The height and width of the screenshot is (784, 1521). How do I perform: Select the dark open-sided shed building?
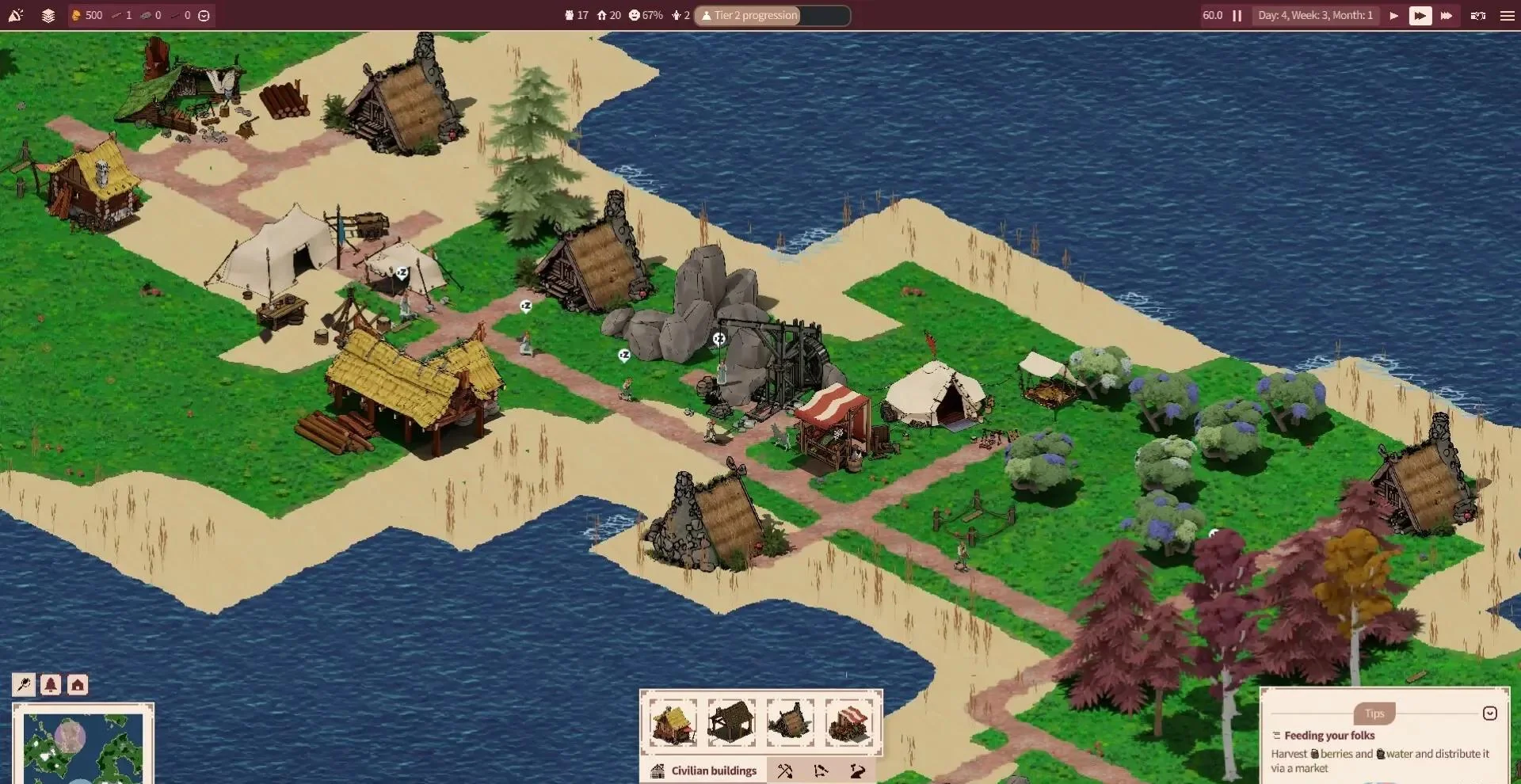[x=731, y=721]
